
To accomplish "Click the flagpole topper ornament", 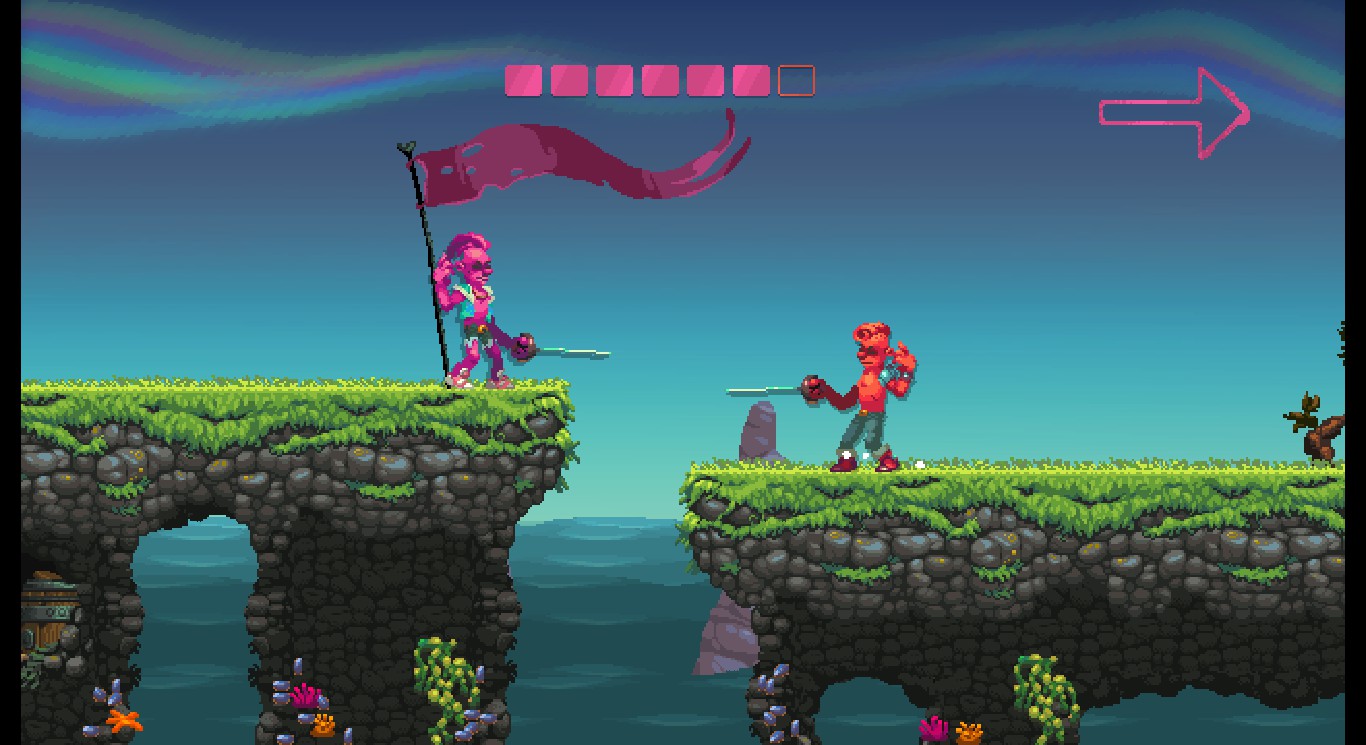I will point(403,147).
